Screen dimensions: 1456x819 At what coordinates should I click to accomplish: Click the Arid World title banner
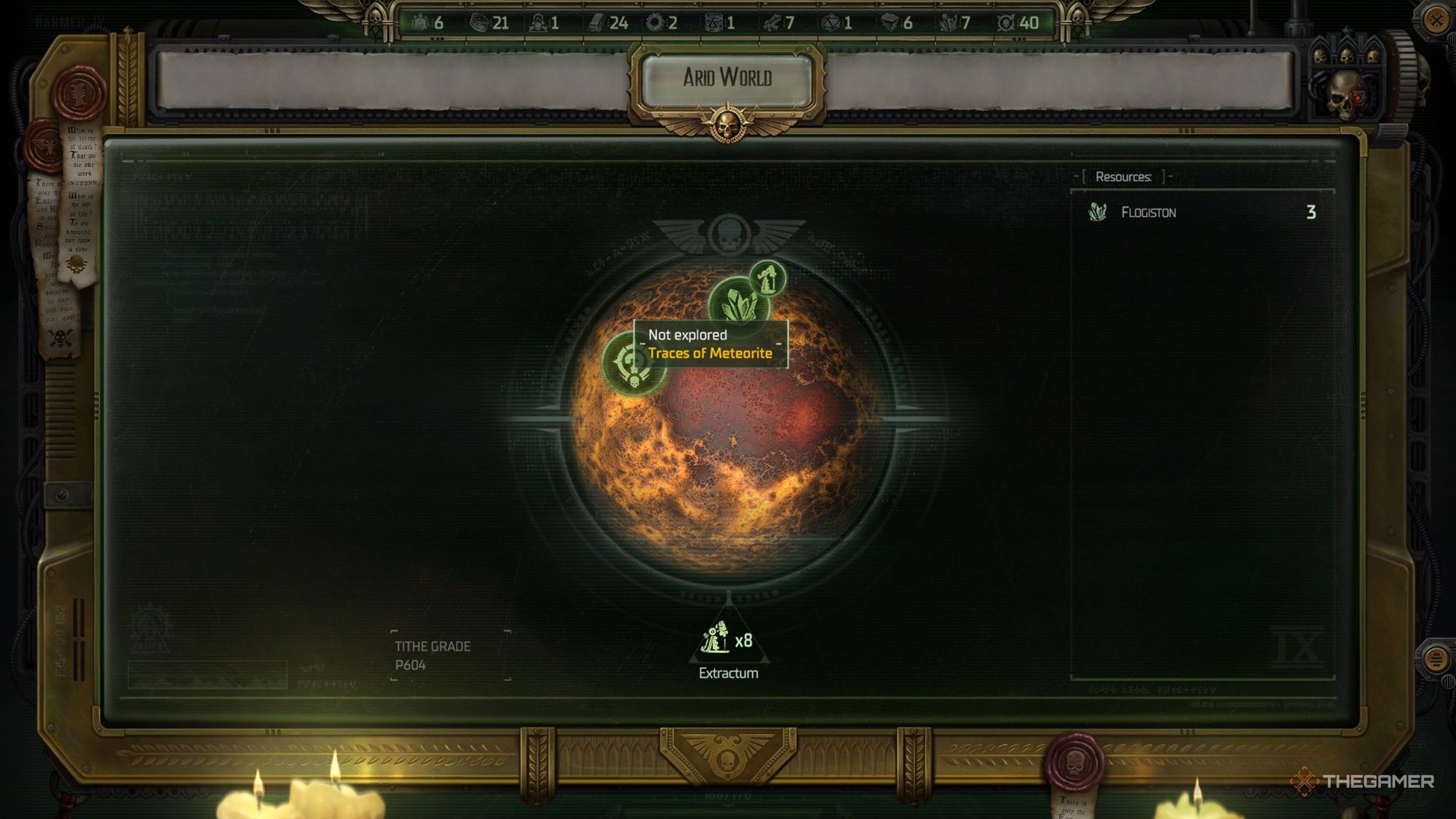[728, 75]
